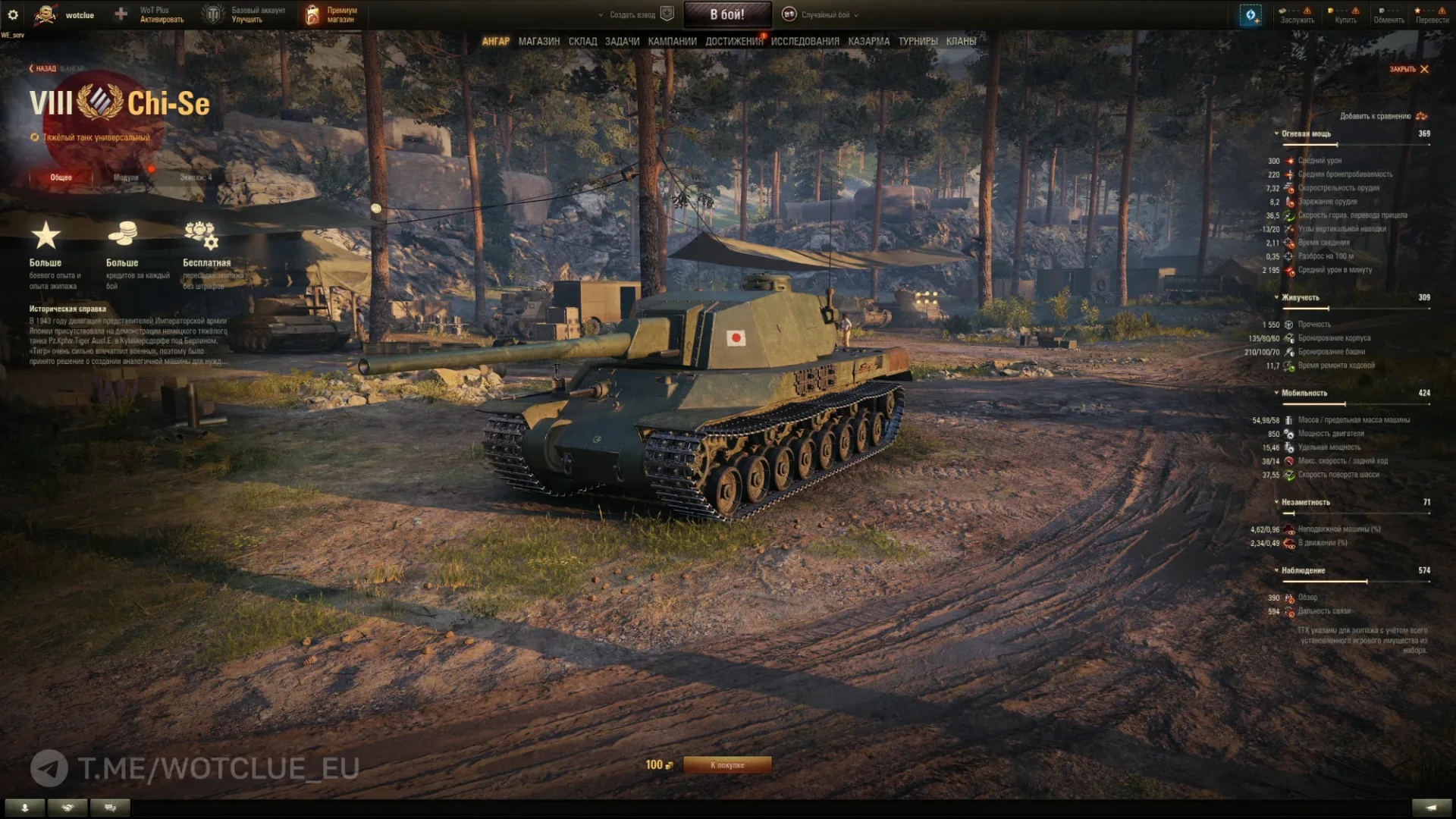The width and height of the screenshot is (1456, 819).
Task: Close the vehicle preview with Закрыть
Action: pyautogui.click(x=1408, y=69)
